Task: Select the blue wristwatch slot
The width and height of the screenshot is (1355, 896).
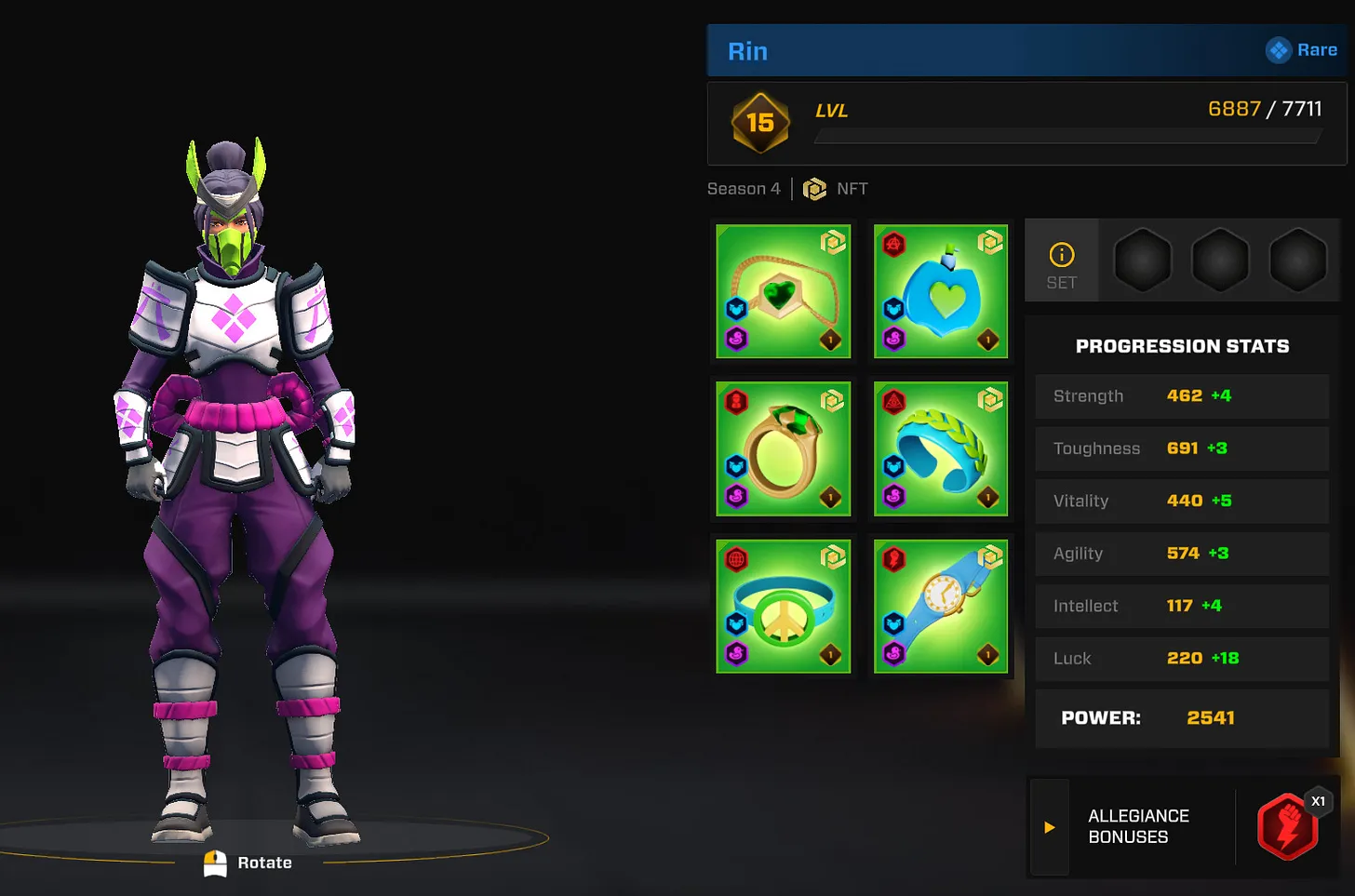Action: pos(940,606)
